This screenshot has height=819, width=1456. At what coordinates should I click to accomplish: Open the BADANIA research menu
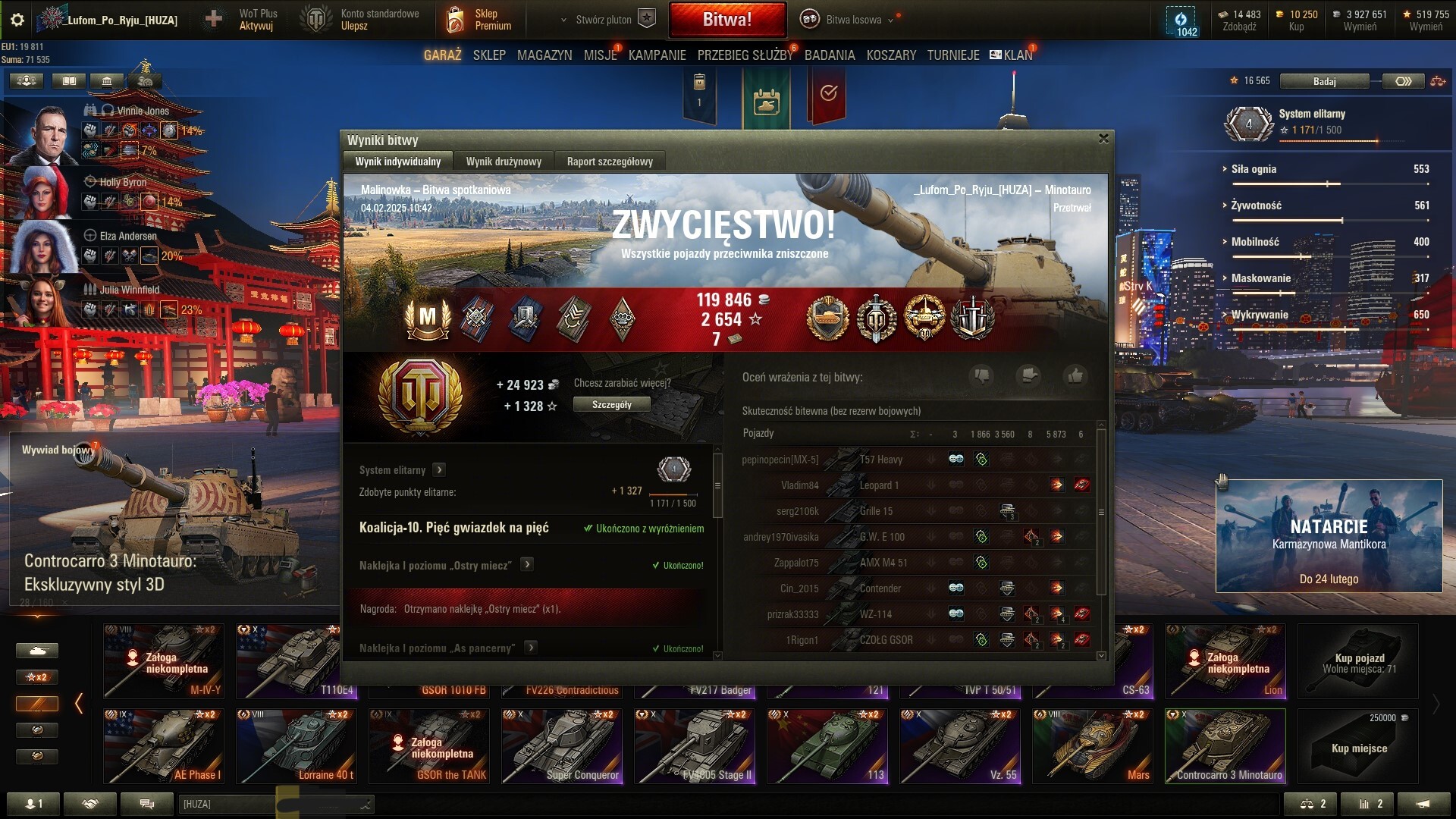(830, 55)
